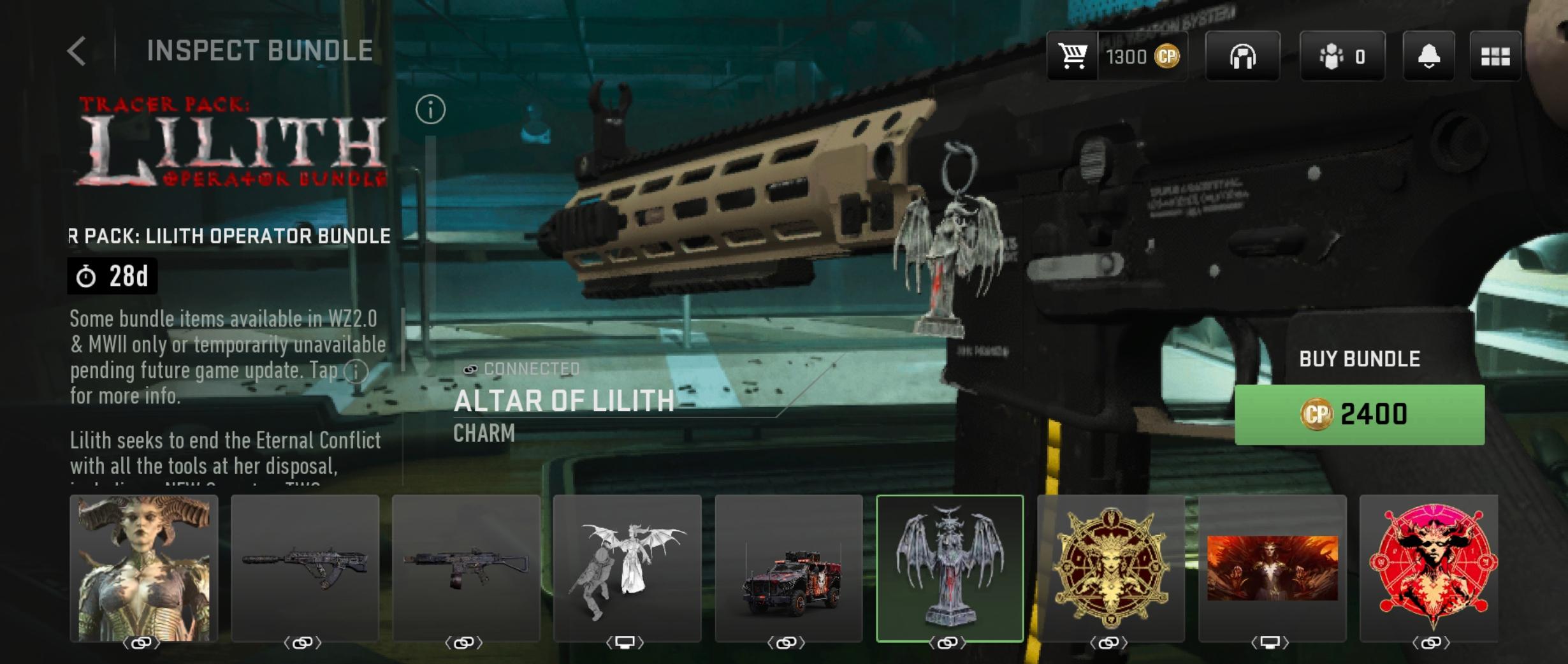
Task: Select the Lilith operator skin thumbnail
Action: (144, 568)
